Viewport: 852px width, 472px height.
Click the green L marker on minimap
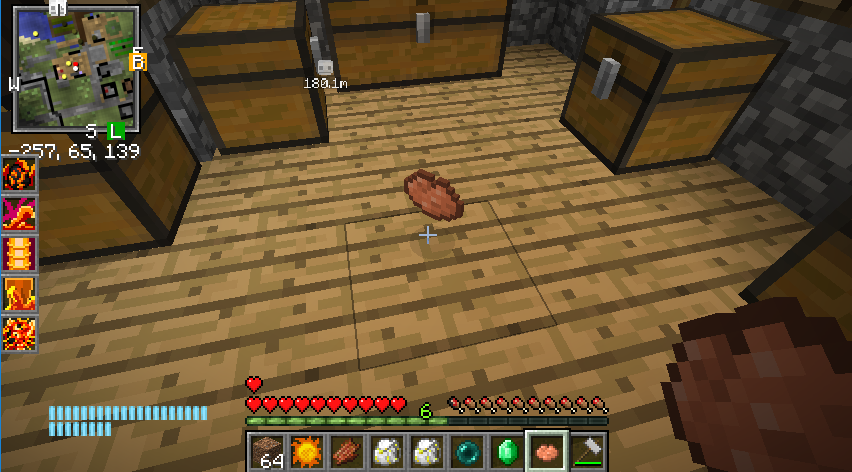click(115, 131)
